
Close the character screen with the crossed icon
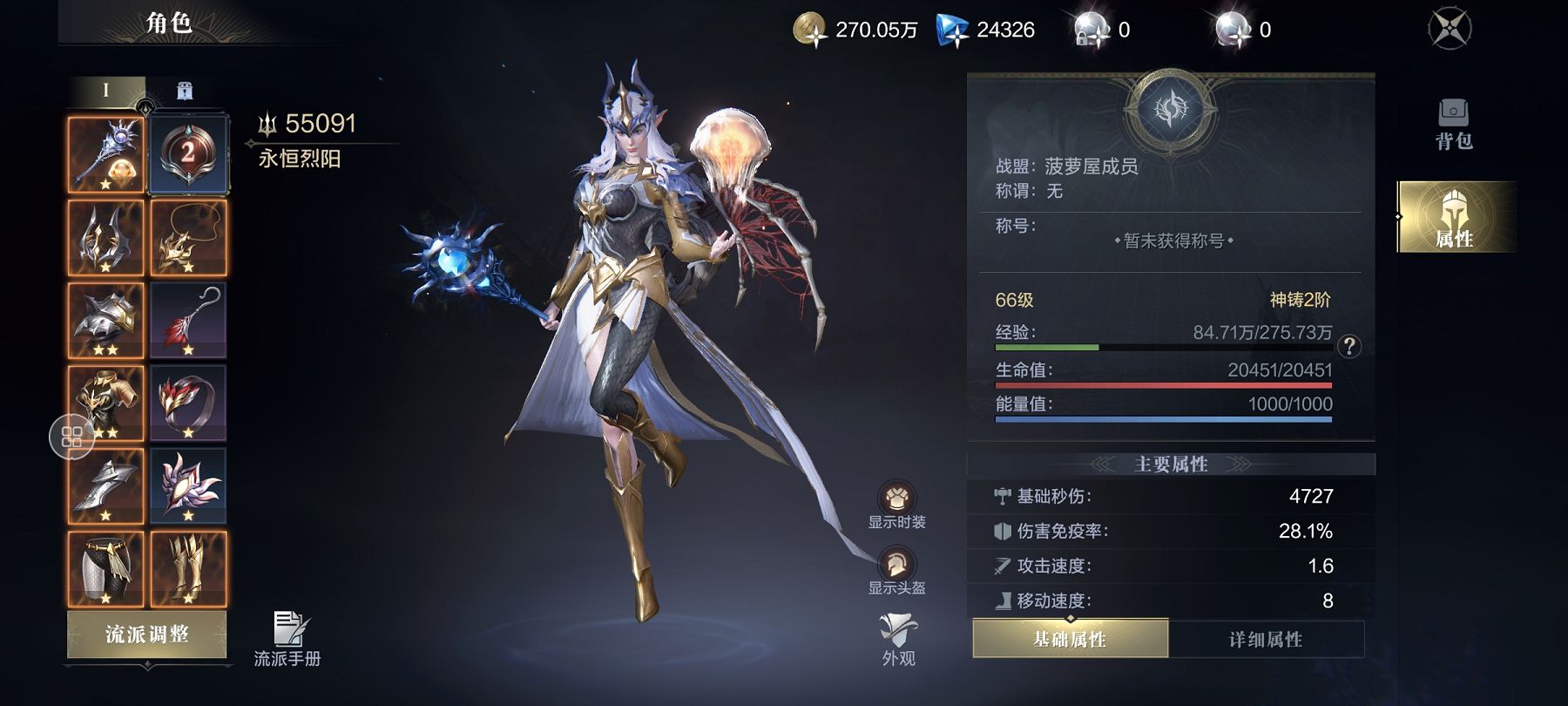(1450, 29)
